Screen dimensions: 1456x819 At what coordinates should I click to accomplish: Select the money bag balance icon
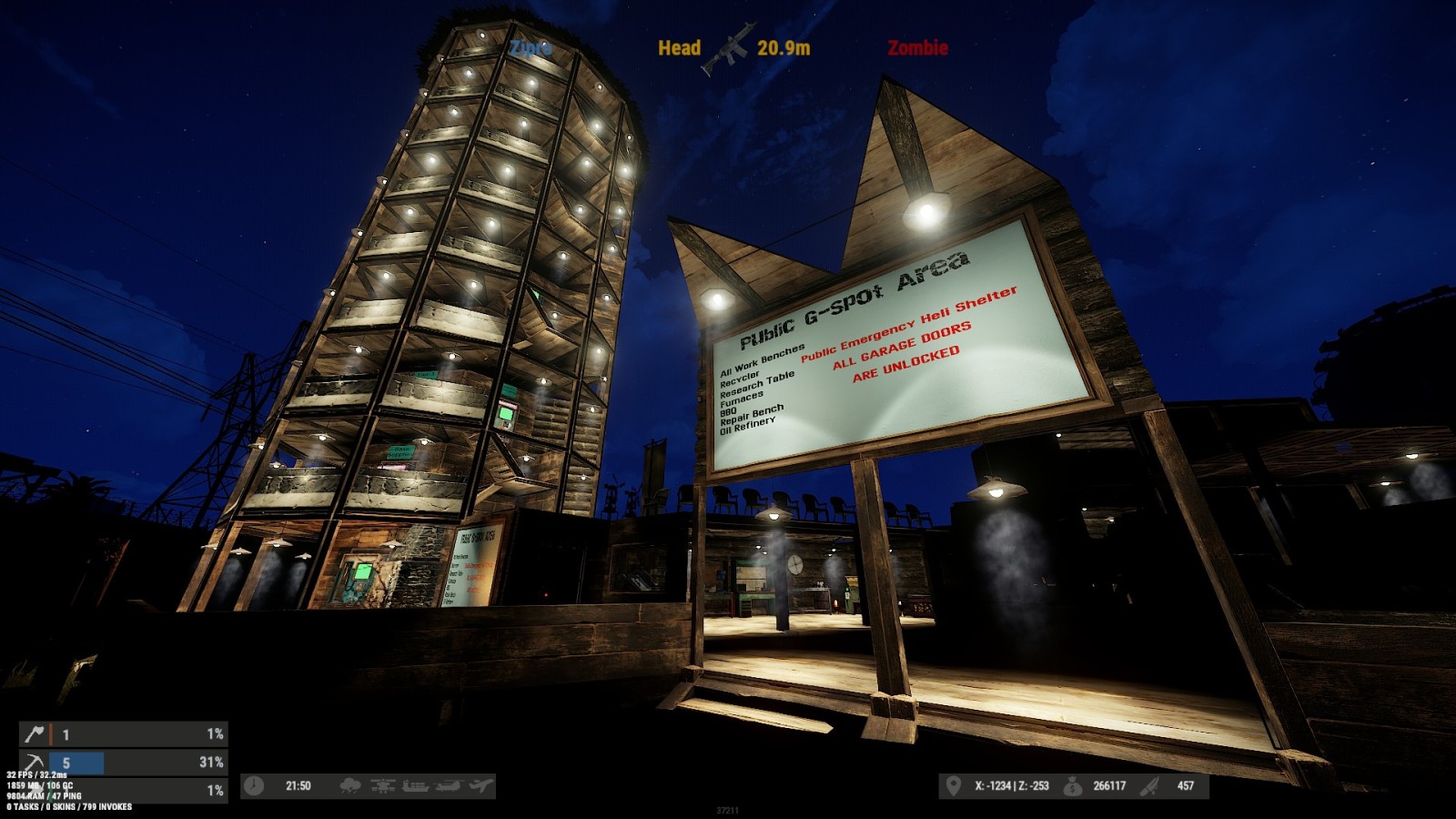tap(1073, 785)
